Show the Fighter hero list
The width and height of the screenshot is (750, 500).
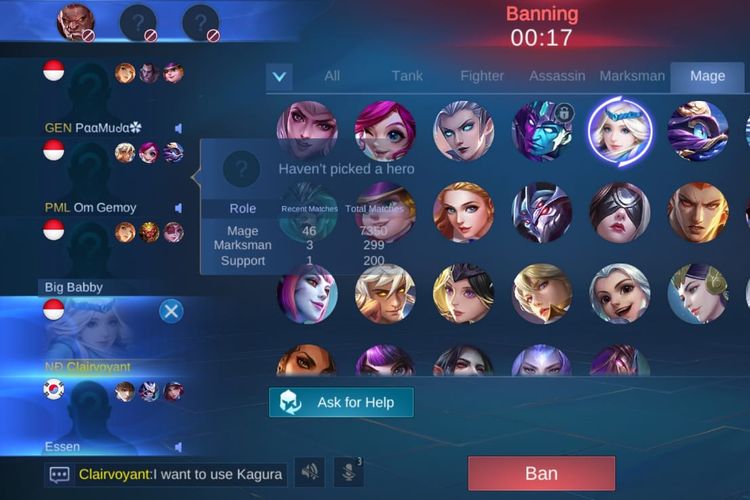tap(482, 76)
